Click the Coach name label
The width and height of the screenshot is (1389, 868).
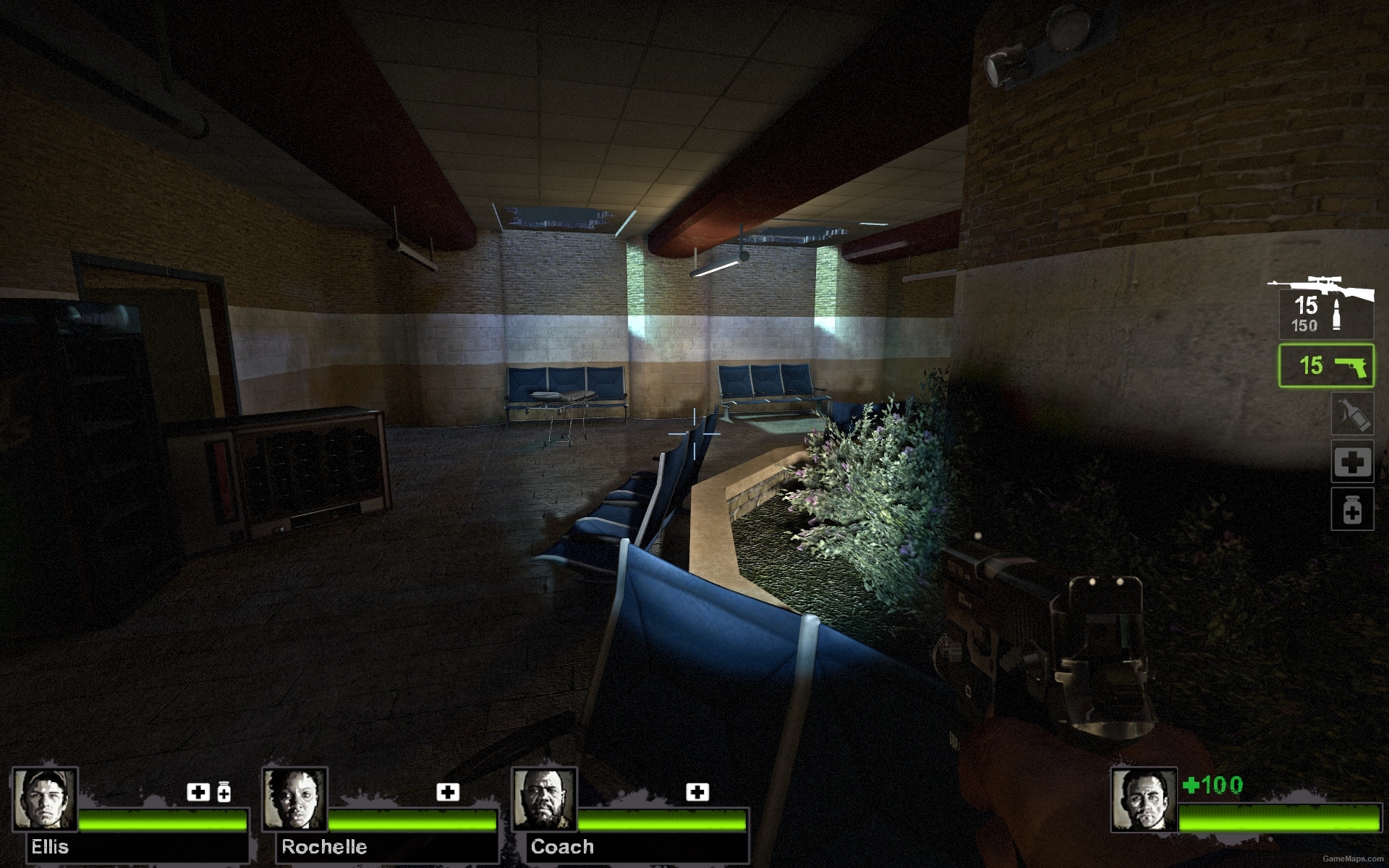click(x=563, y=846)
